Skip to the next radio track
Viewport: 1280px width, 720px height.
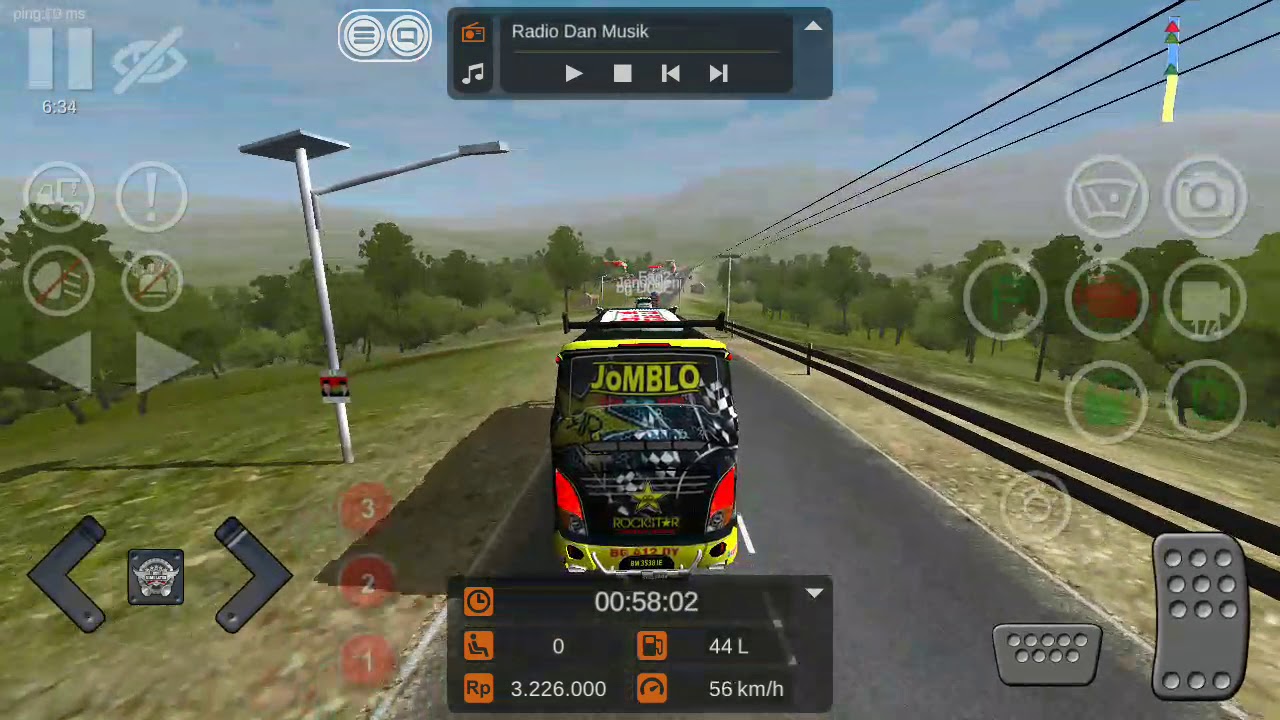point(718,73)
